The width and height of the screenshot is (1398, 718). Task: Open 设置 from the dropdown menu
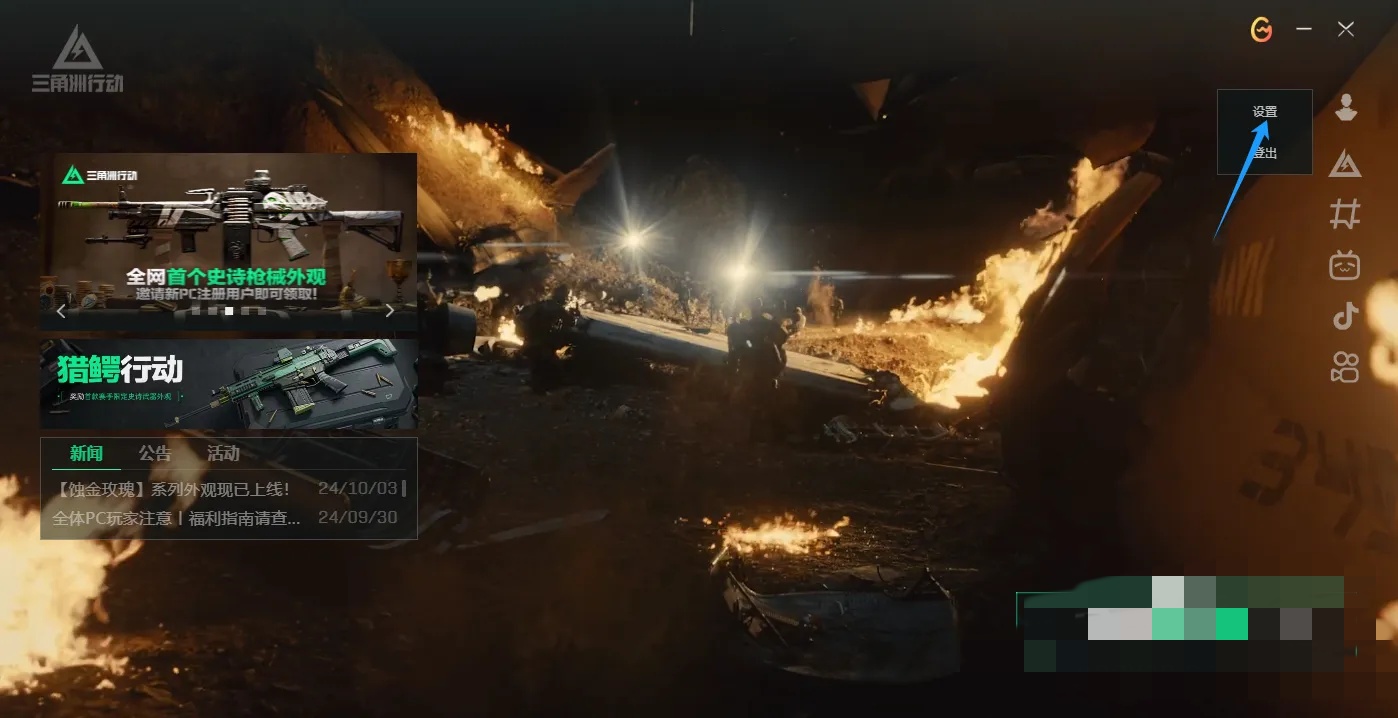1265,112
